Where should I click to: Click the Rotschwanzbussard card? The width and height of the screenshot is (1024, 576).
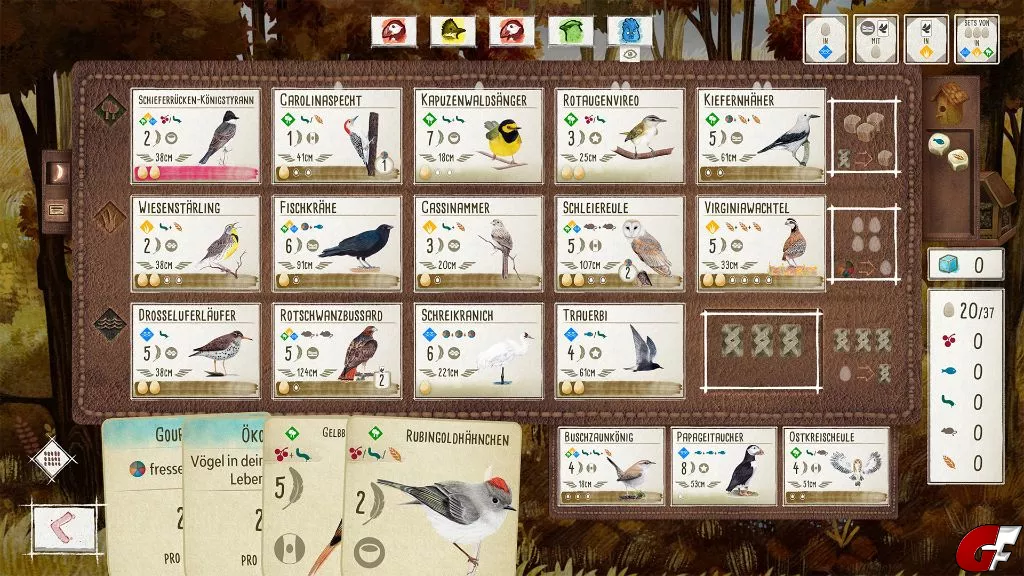pos(336,351)
